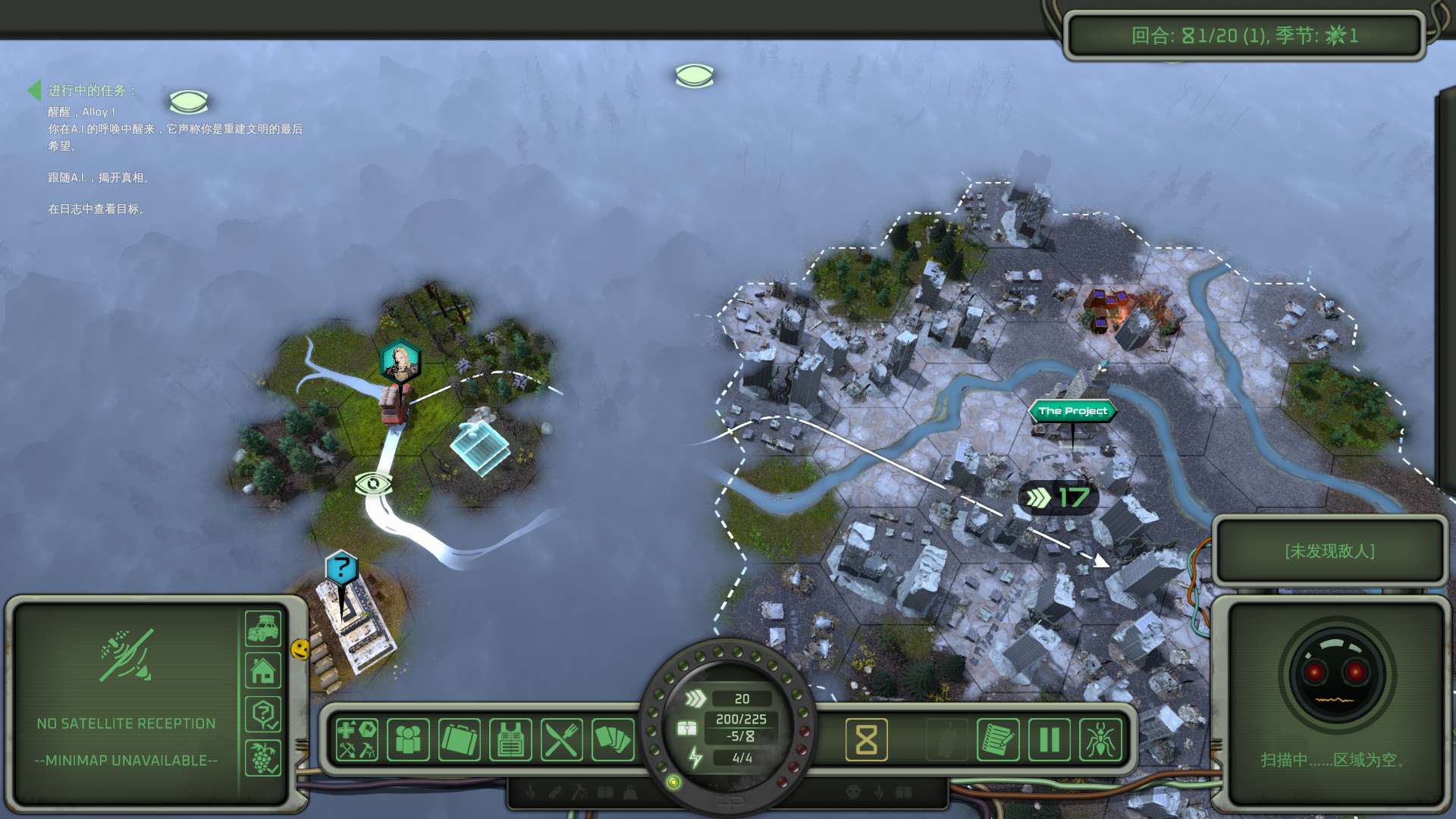1456x819 pixels.
Task: Click The Project map label
Action: coord(1072,411)
